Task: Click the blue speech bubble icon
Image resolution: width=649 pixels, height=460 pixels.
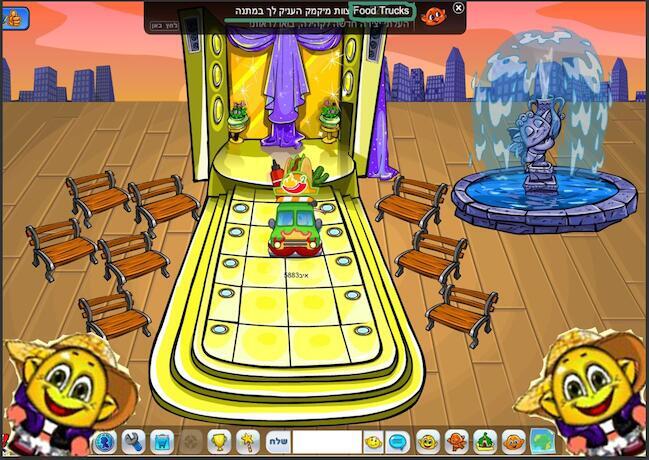Action: click(397, 441)
